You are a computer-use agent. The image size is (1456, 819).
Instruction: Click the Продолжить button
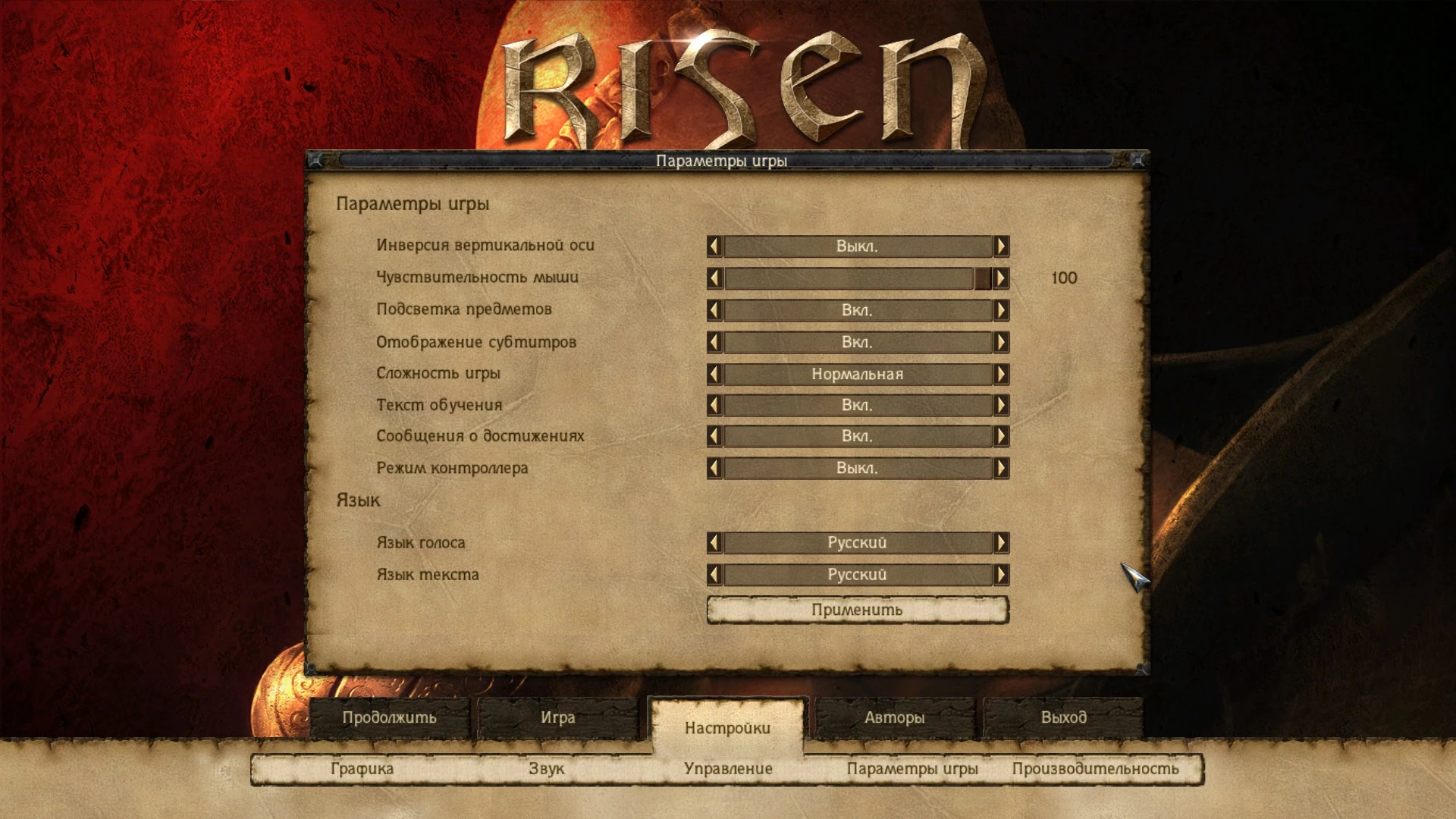point(393,716)
